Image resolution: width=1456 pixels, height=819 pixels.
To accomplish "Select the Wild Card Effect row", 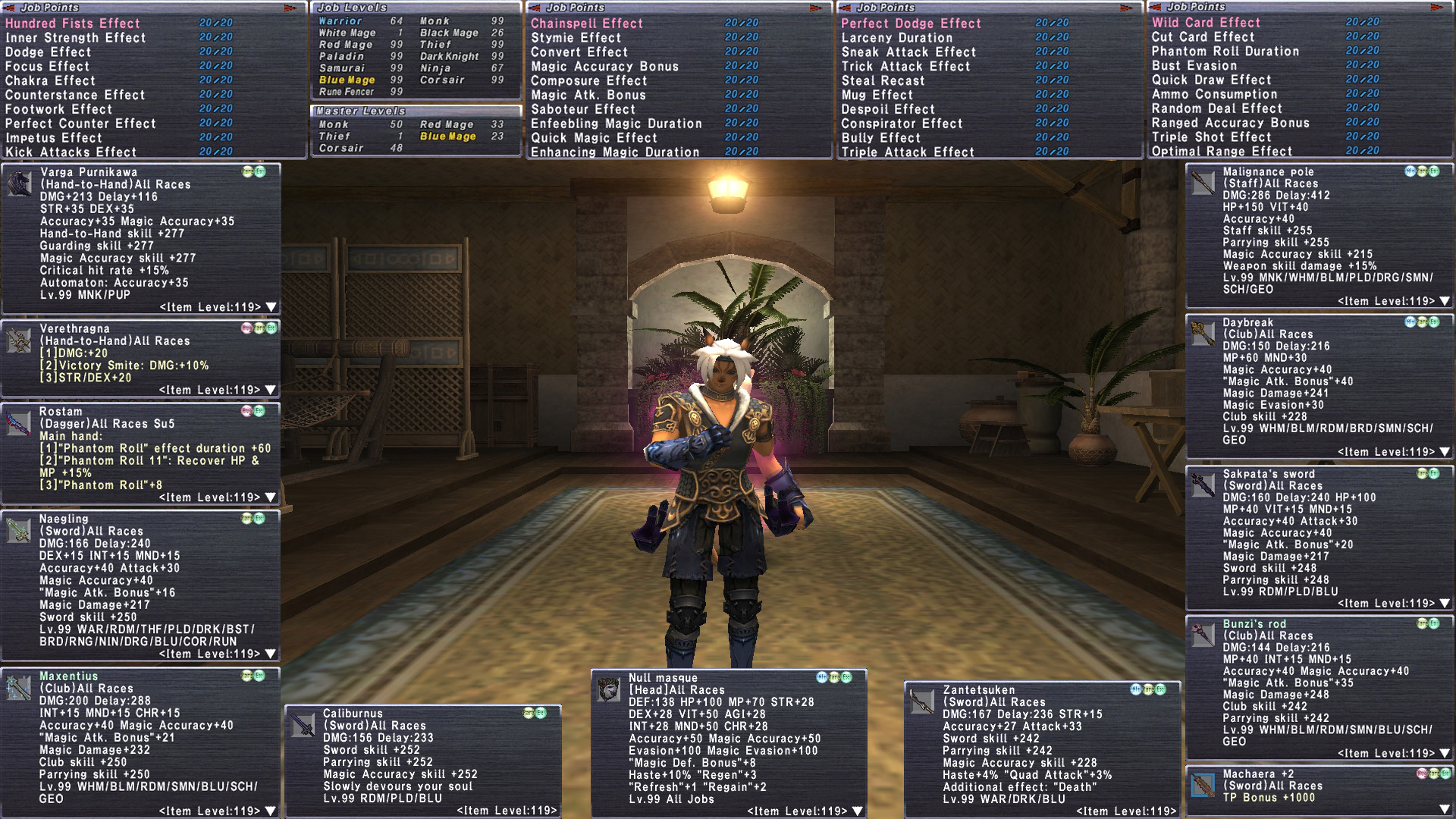I will (1206, 23).
